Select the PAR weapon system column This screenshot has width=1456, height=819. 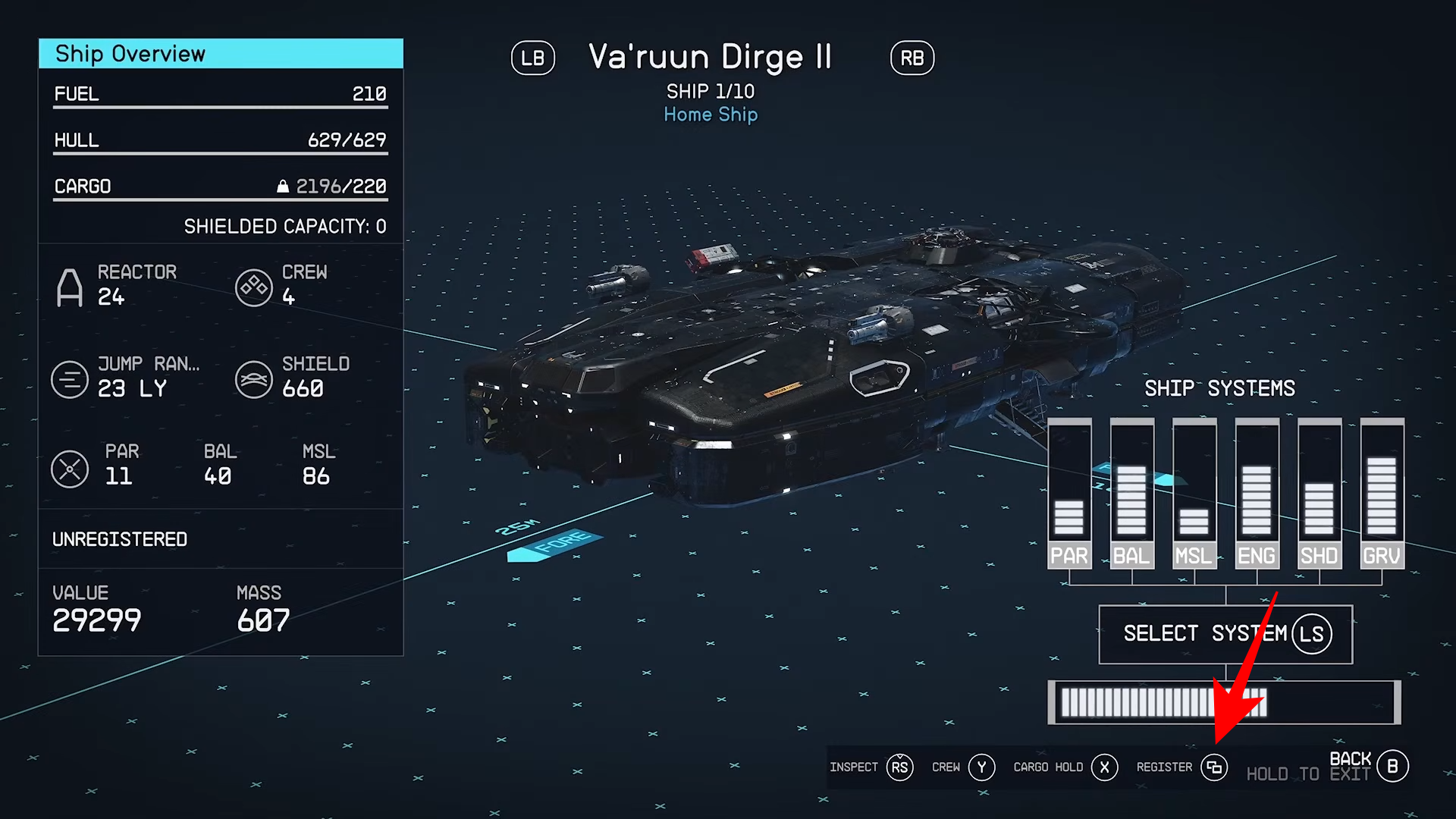click(x=1068, y=493)
